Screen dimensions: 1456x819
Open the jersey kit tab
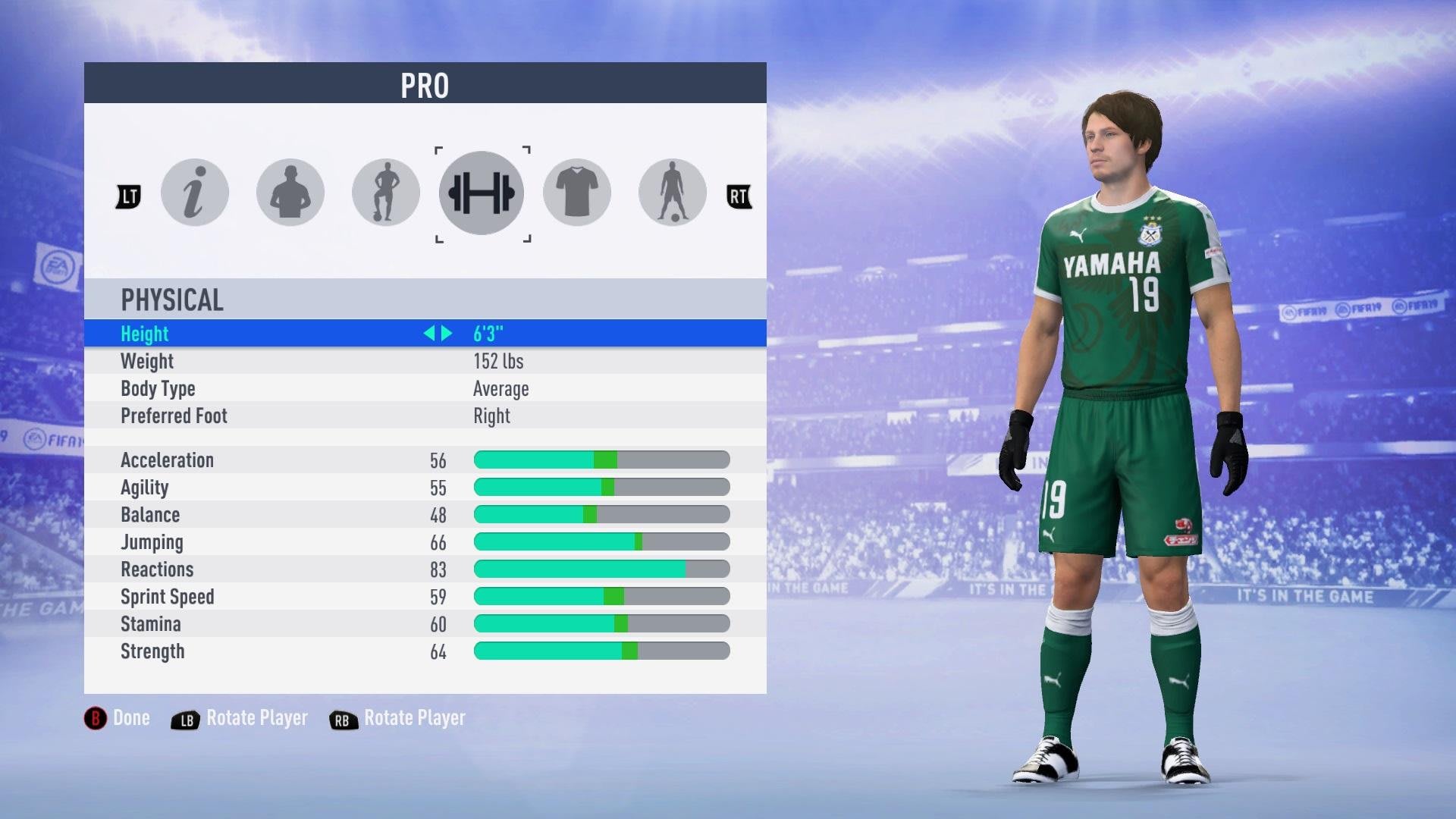[x=577, y=193]
